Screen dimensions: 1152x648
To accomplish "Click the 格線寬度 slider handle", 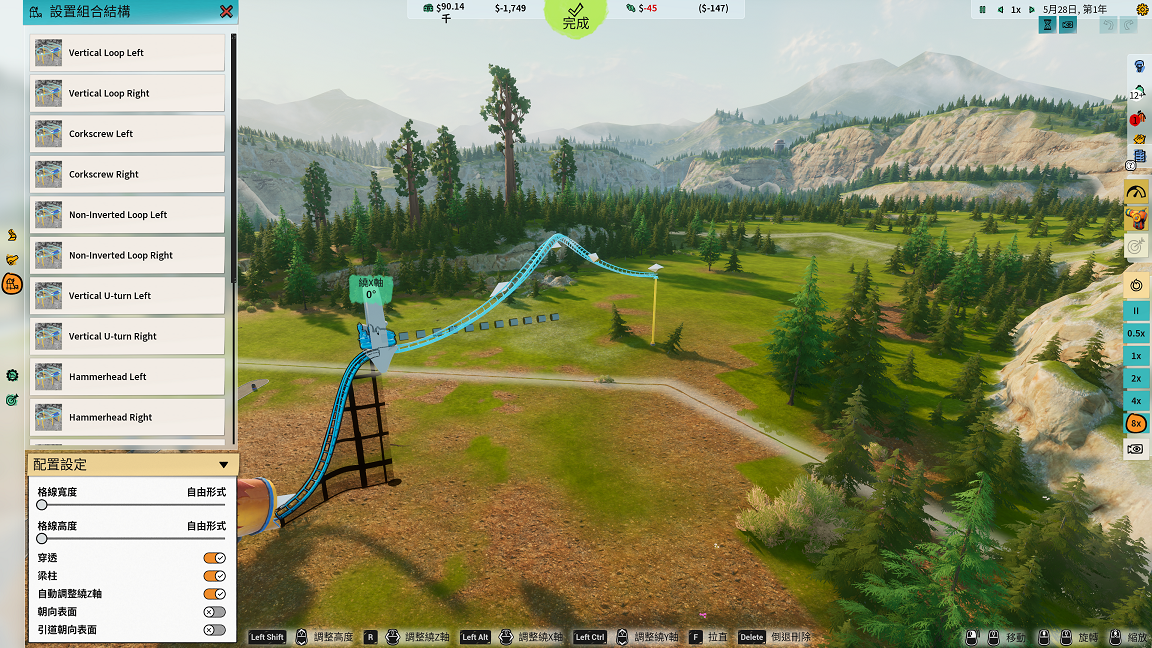I will (42, 505).
